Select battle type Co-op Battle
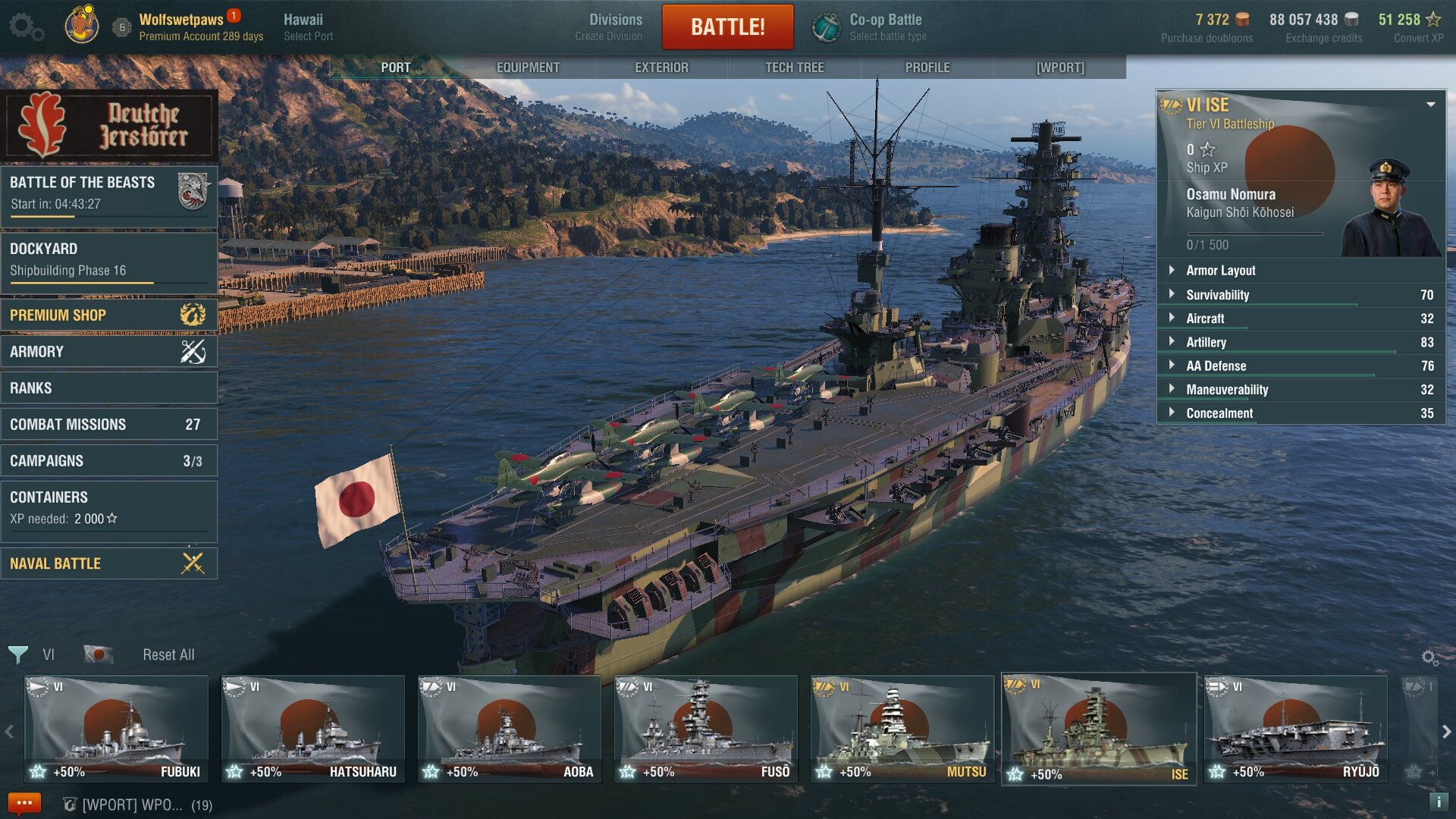 click(x=871, y=27)
